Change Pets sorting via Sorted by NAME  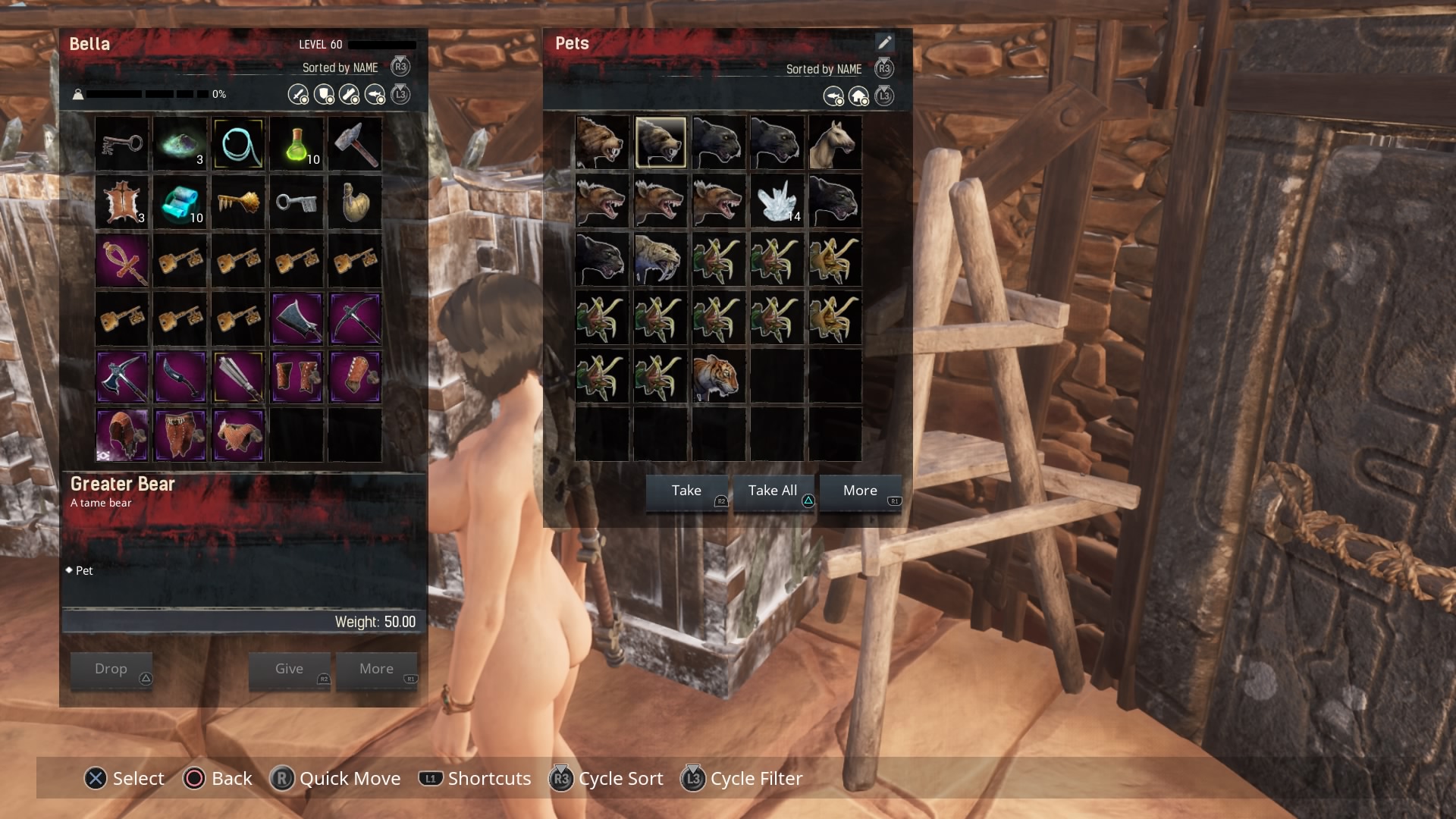click(824, 69)
